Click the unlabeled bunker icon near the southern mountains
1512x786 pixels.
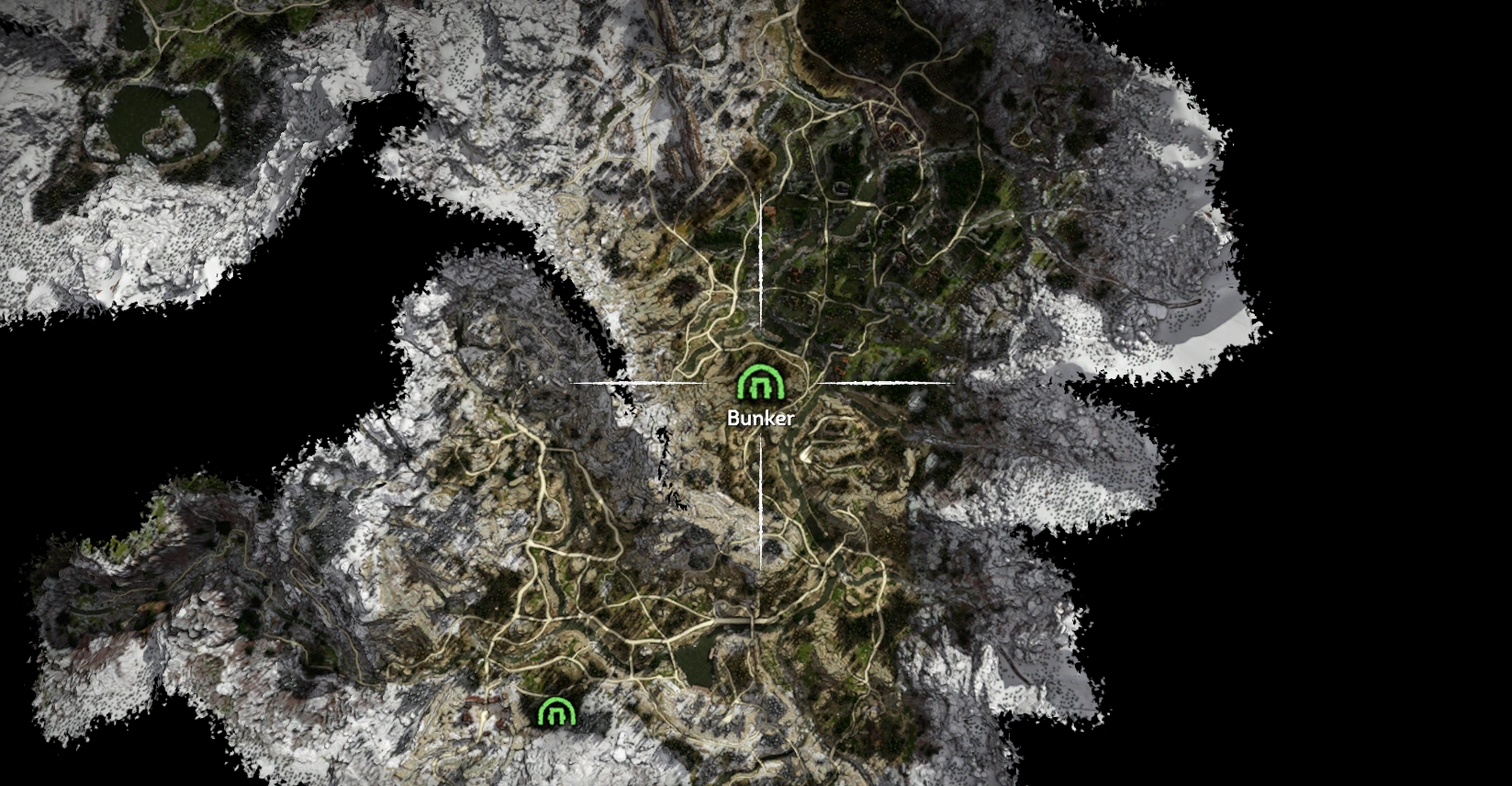point(557,709)
